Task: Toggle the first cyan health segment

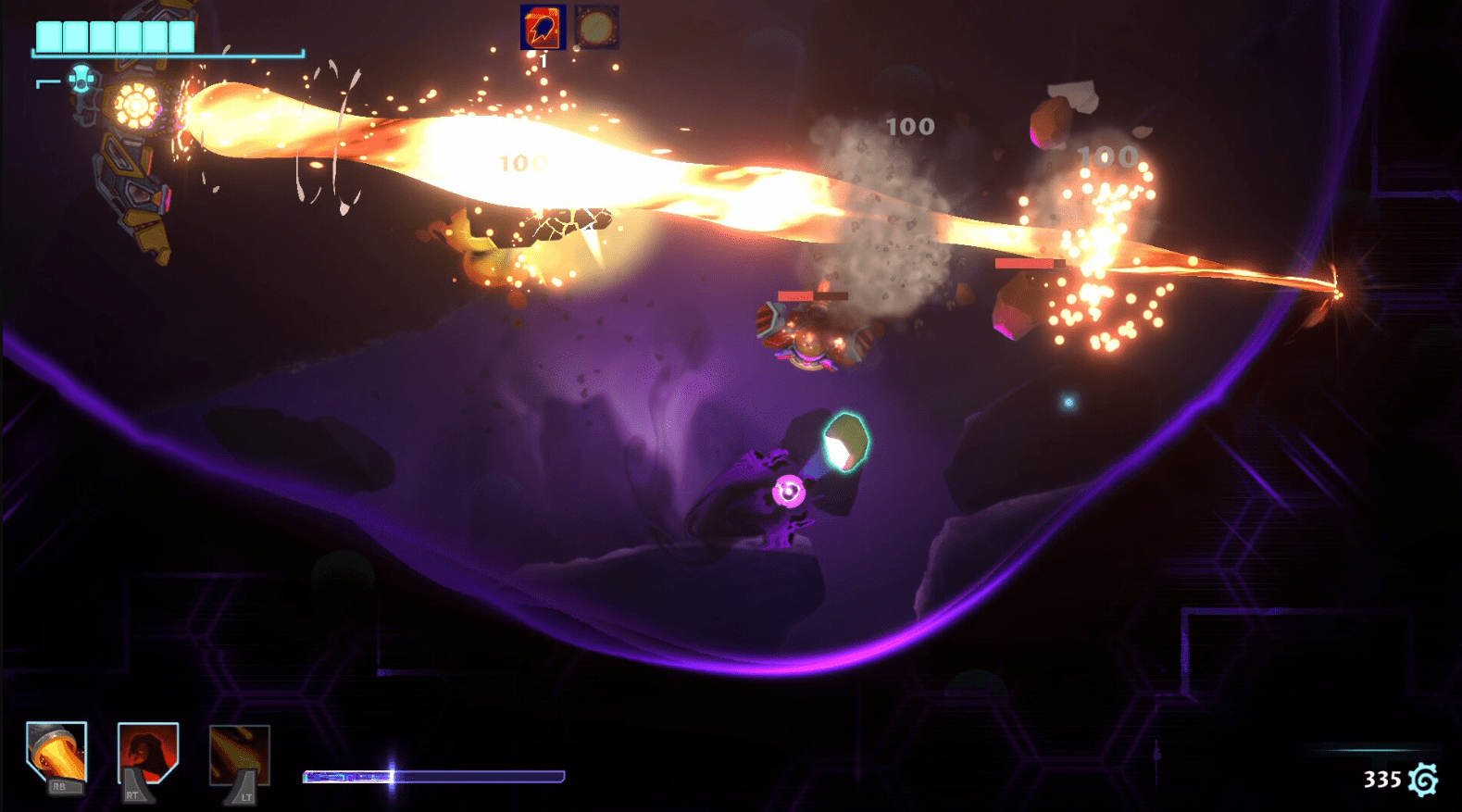Action: click(48, 33)
